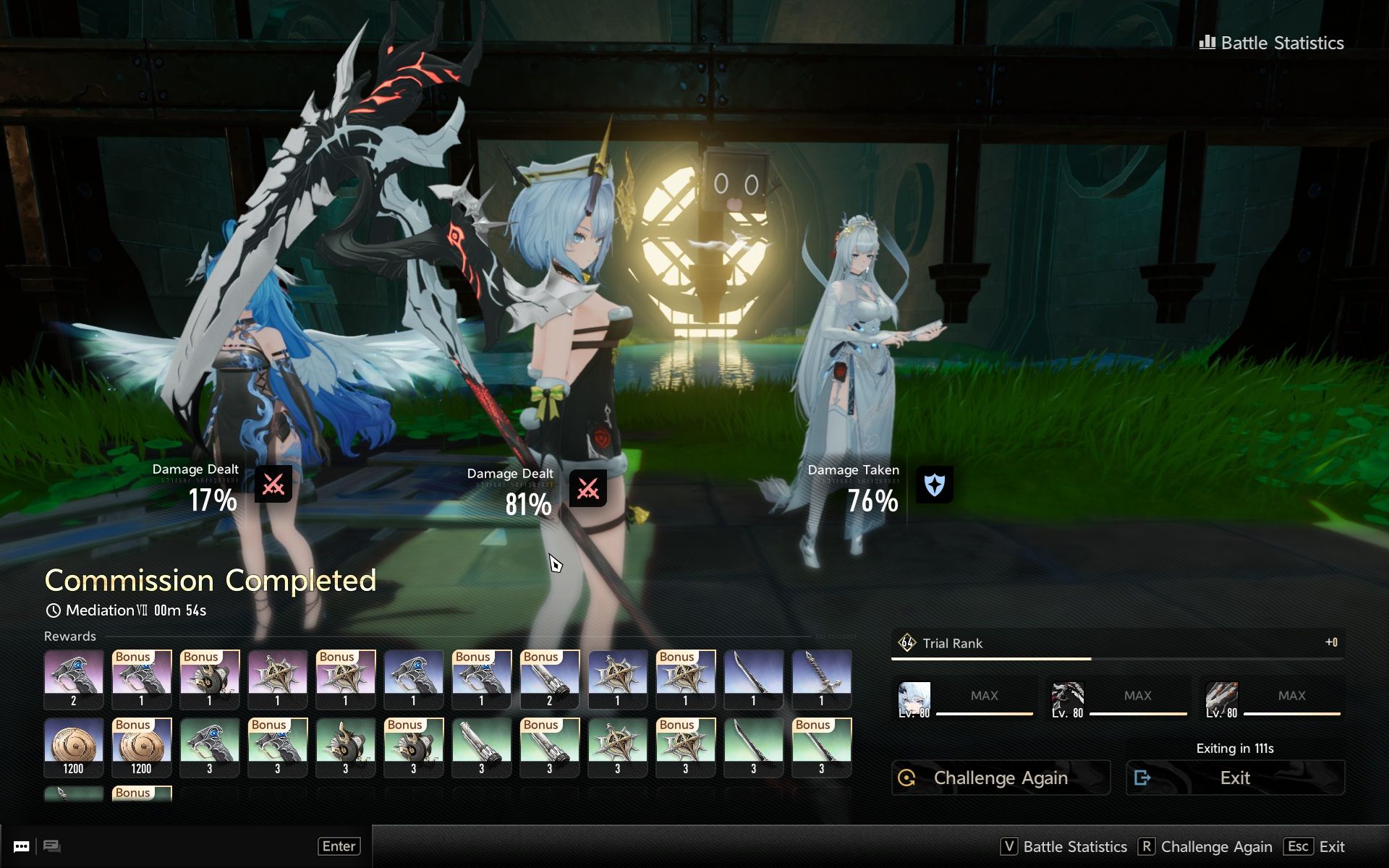This screenshot has height=868, width=1389.
Task: Inspect the purple Bonus cylinder reward
Action: click(549, 678)
